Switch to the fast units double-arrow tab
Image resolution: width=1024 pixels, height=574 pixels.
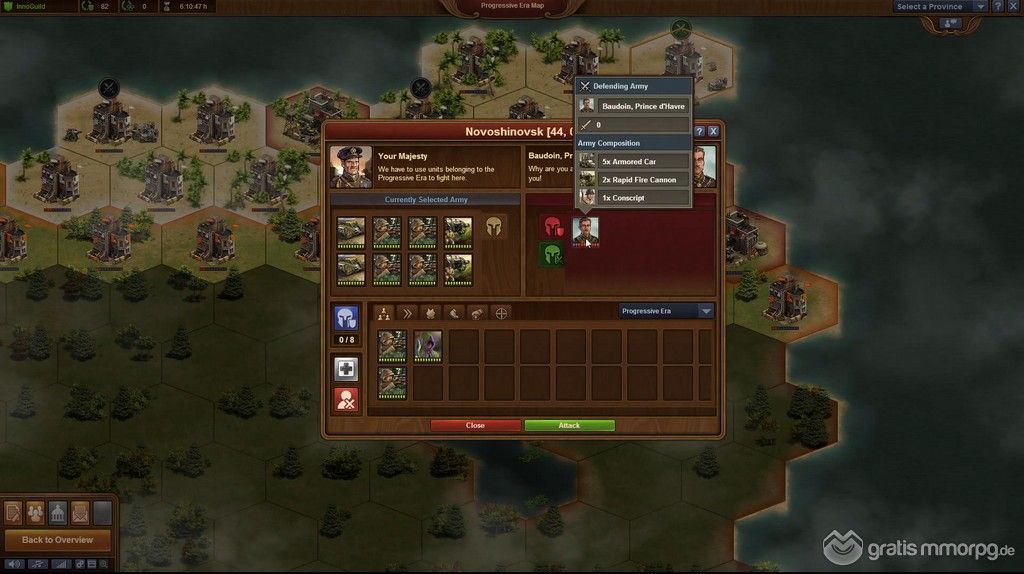406,313
